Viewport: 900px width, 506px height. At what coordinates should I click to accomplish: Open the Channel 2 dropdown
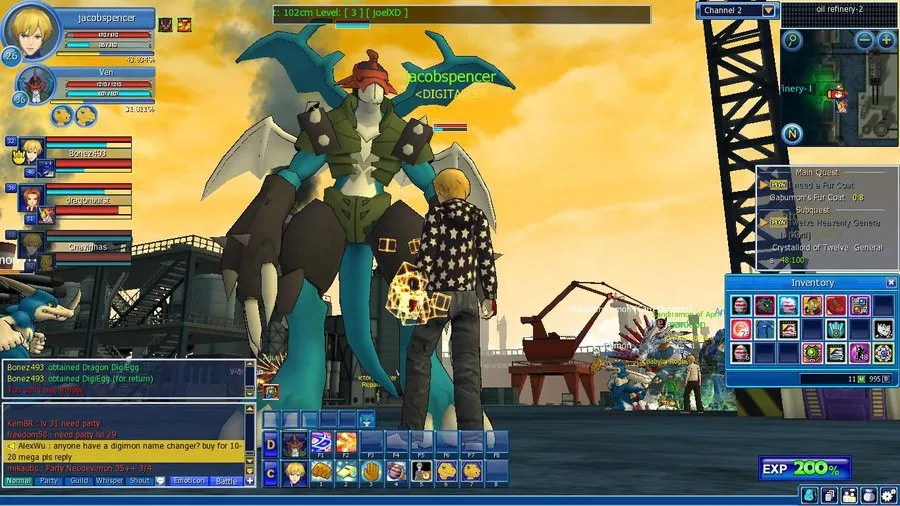pyautogui.click(x=768, y=10)
